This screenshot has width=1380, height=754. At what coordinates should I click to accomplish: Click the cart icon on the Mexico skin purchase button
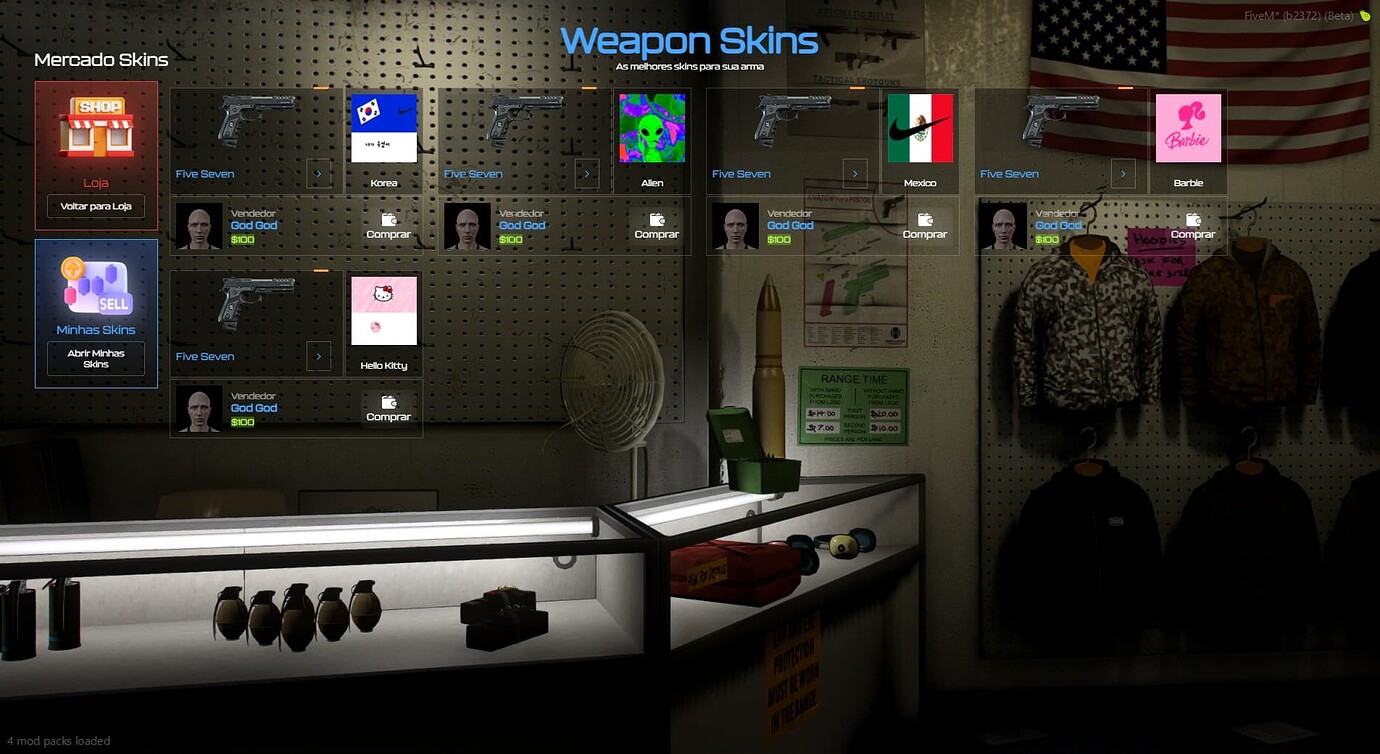[924, 218]
